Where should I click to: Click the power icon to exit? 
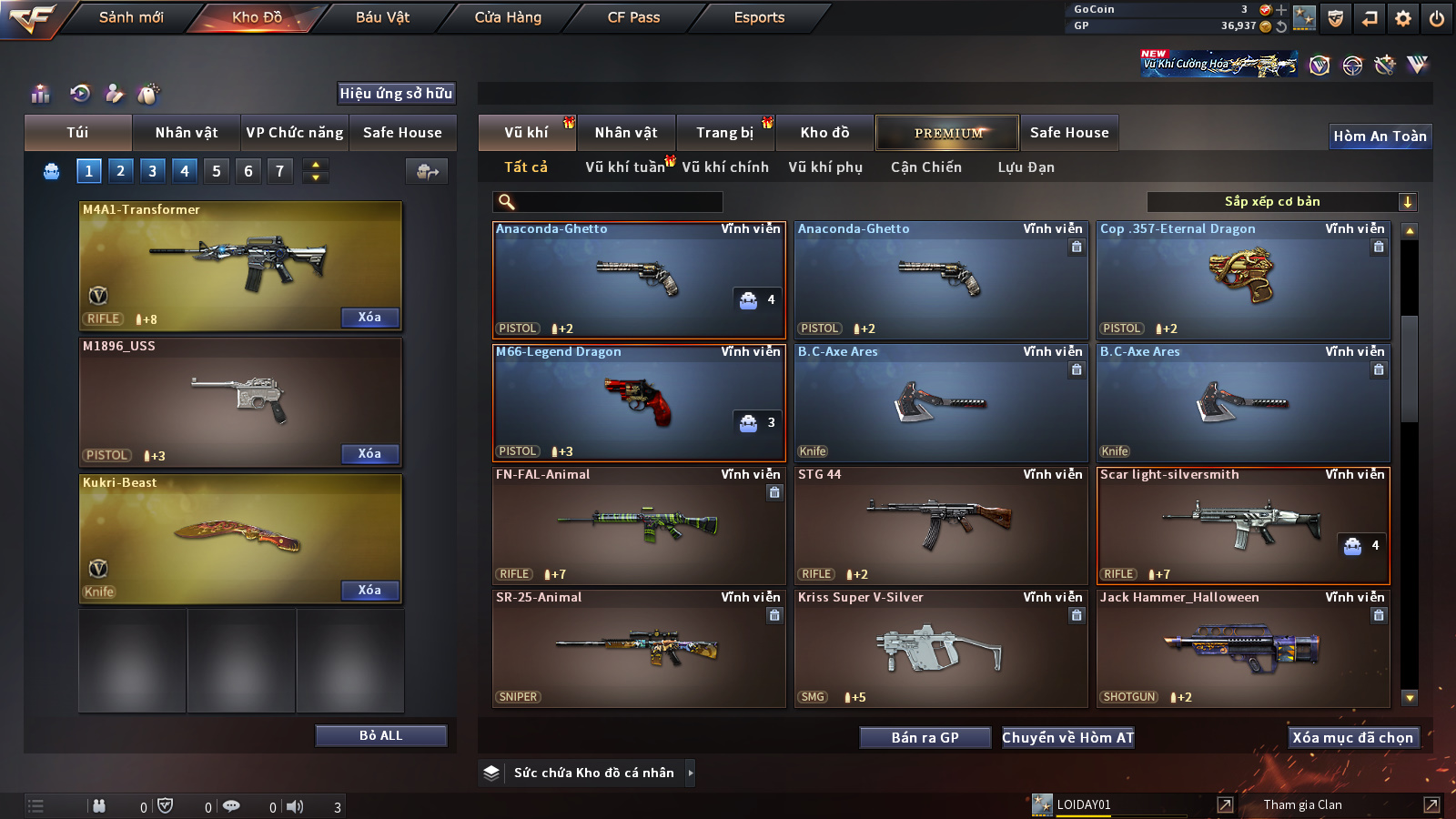(x=1437, y=18)
